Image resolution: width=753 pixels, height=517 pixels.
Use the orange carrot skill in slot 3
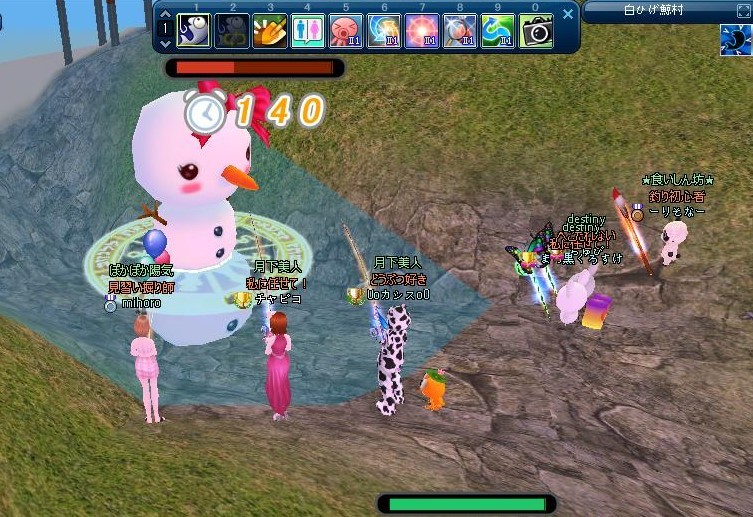(x=269, y=30)
